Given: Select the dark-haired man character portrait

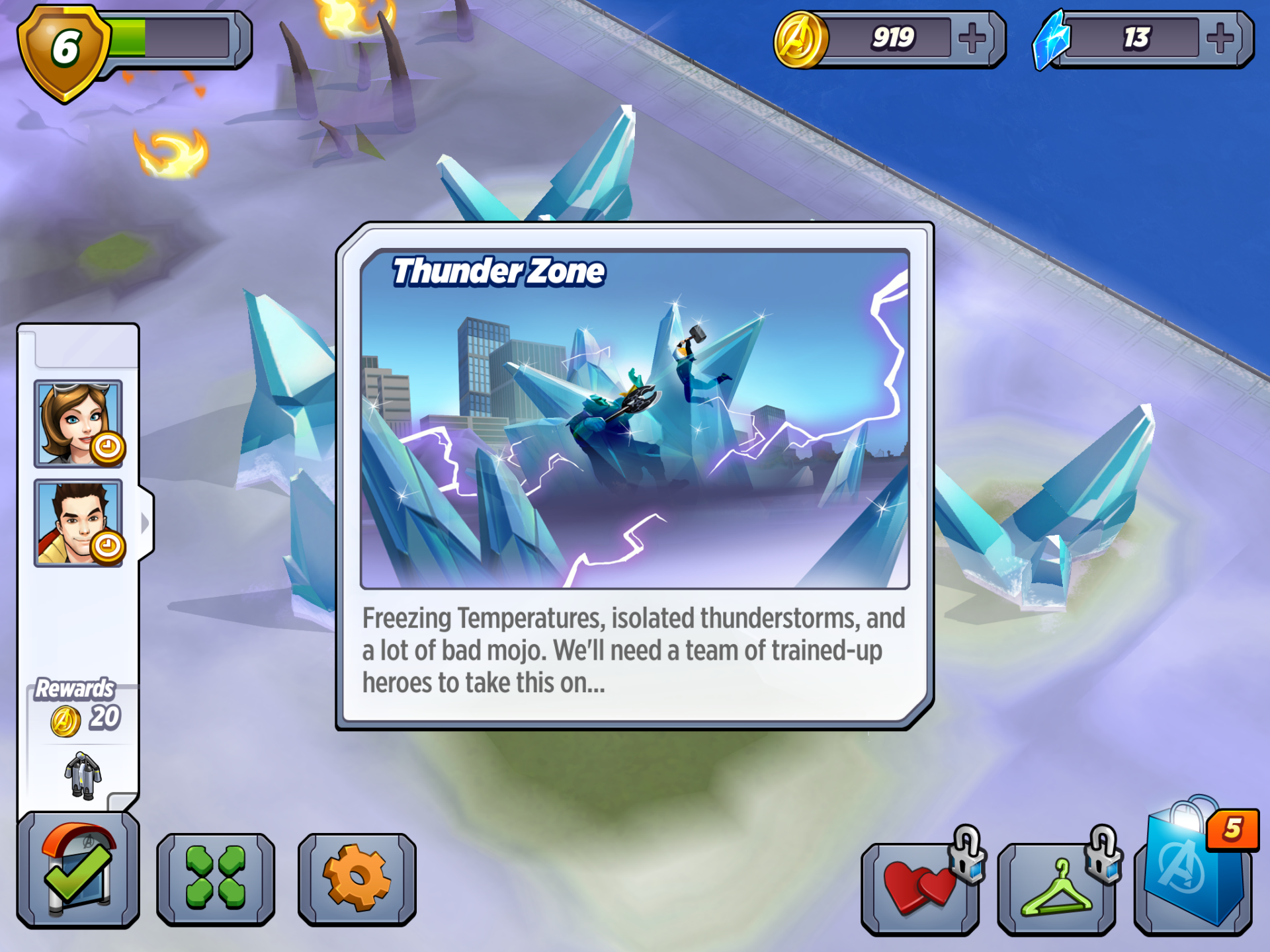Looking at the screenshot, I should [x=78, y=523].
